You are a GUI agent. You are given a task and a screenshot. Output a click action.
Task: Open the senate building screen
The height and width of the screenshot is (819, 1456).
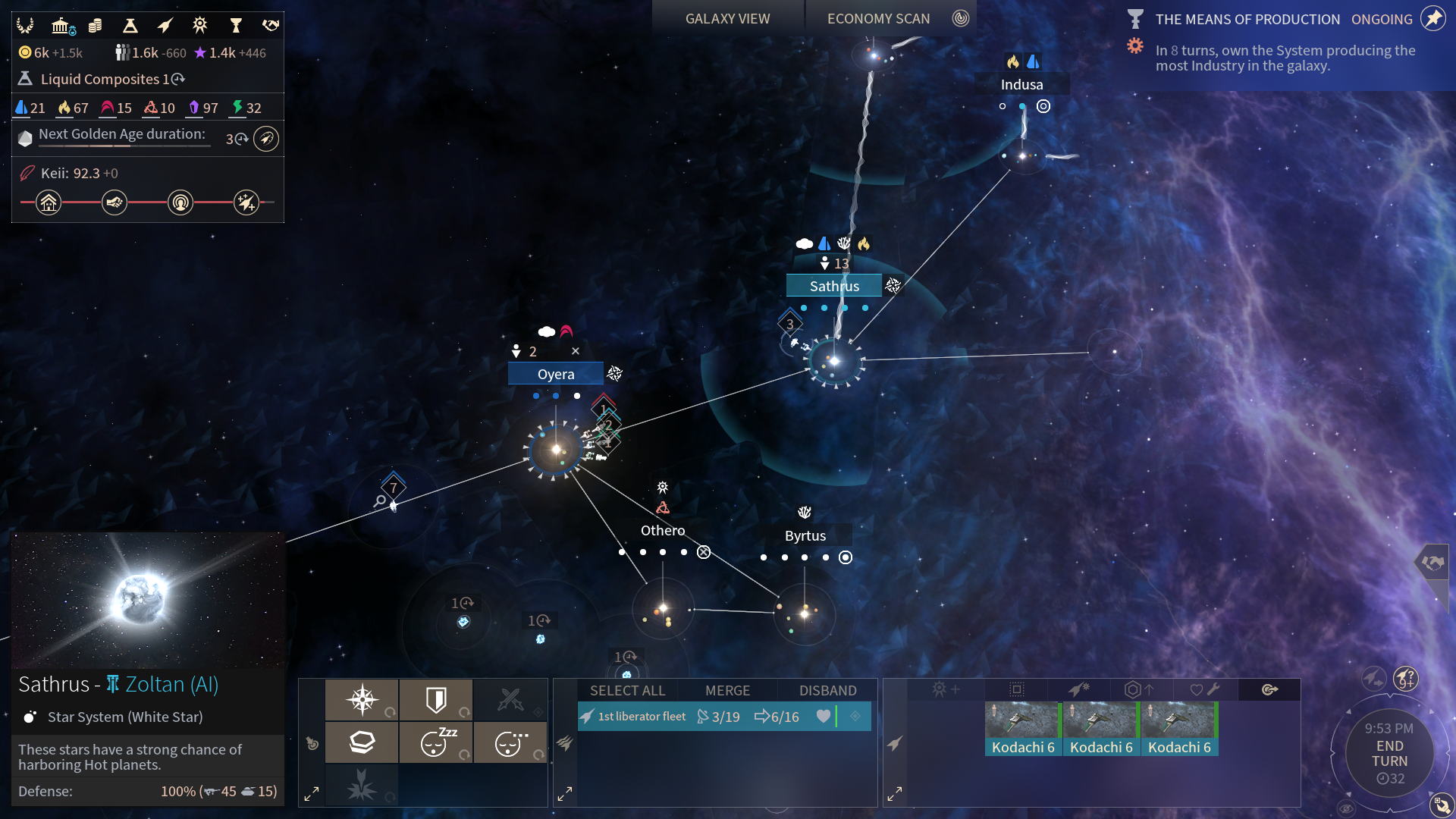tap(61, 27)
